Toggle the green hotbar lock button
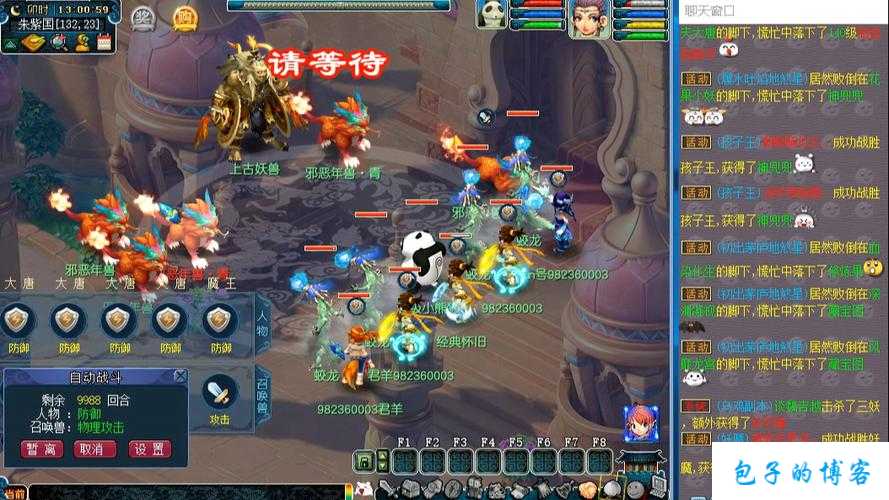The height and width of the screenshot is (500, 889). click(366, 461)
